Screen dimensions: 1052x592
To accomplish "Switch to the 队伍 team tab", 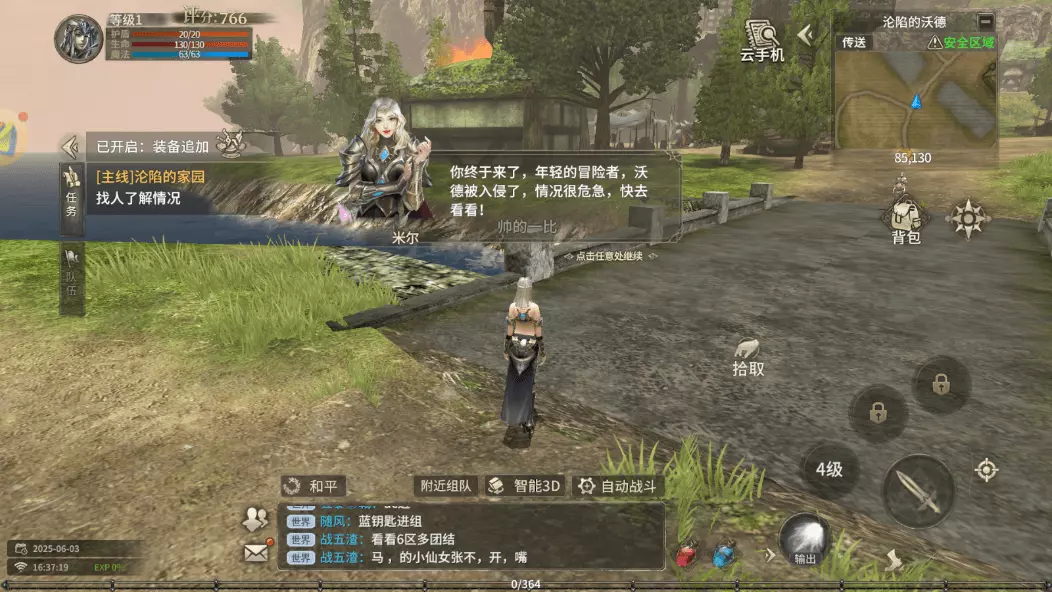I will [72, 270].
